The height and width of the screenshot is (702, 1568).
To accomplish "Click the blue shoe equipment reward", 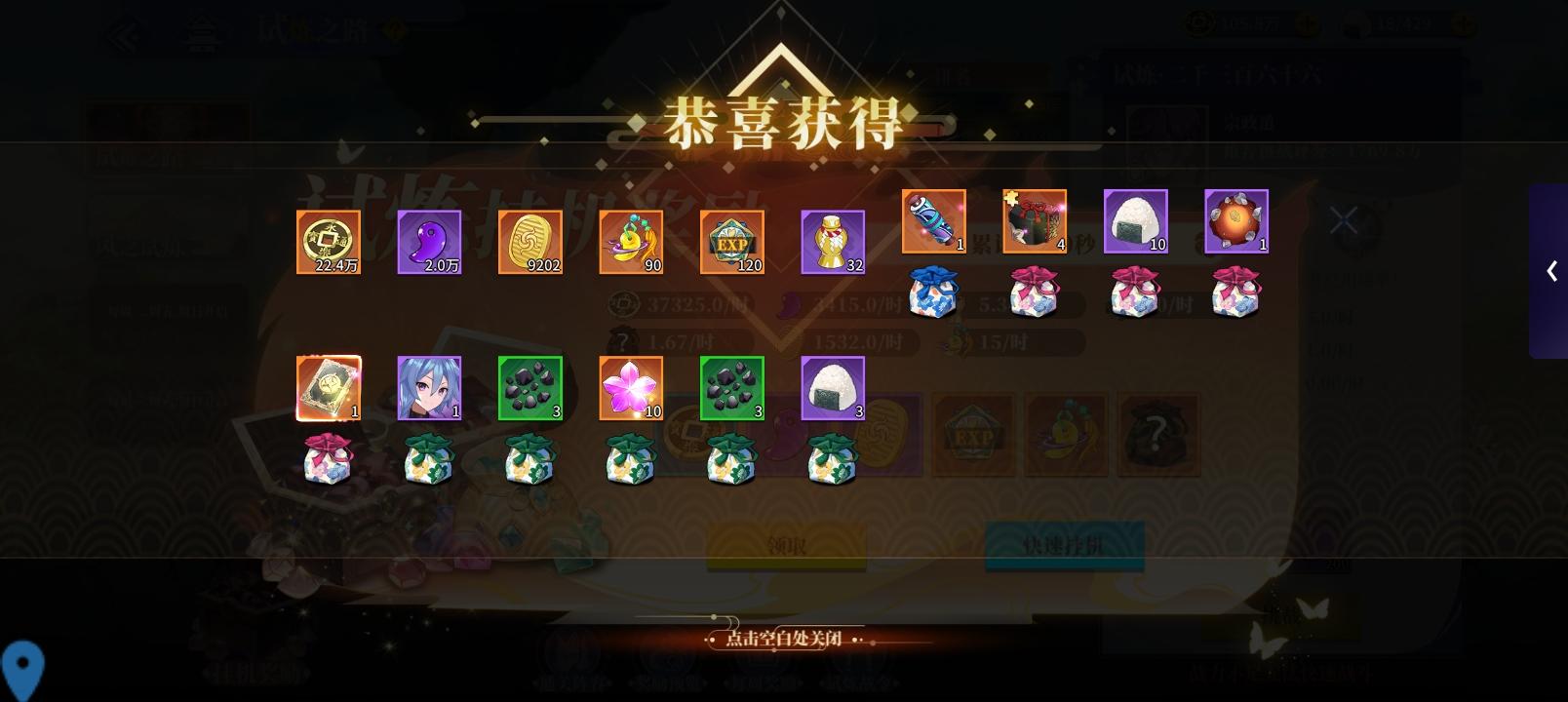I will click(x=933, y=222).
